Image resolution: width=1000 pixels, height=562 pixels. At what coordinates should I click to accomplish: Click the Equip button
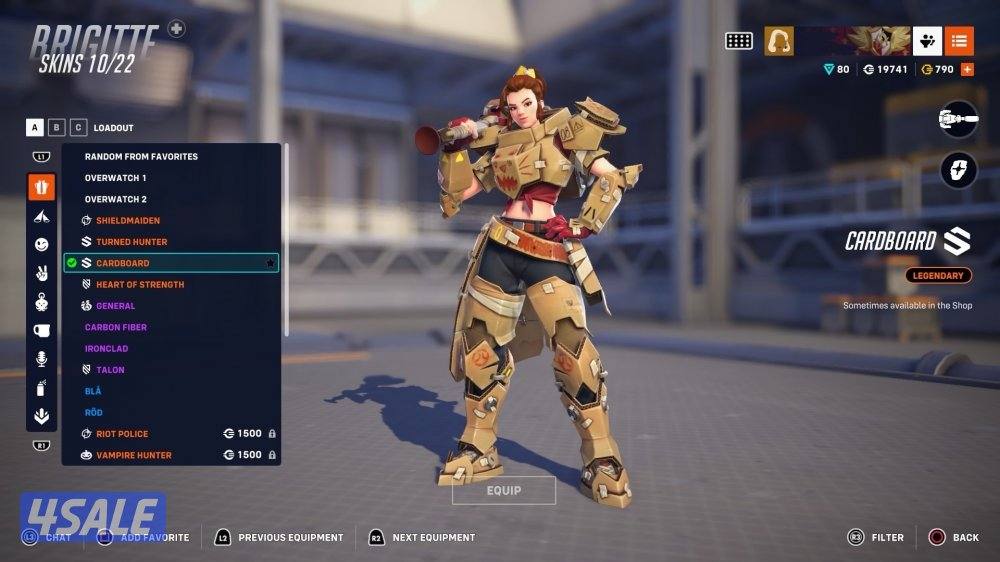504,490
